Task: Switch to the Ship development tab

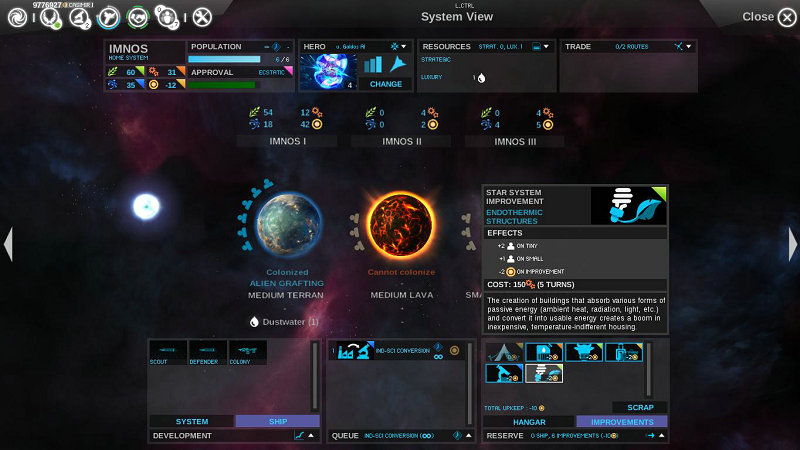Action: (276, 421)
